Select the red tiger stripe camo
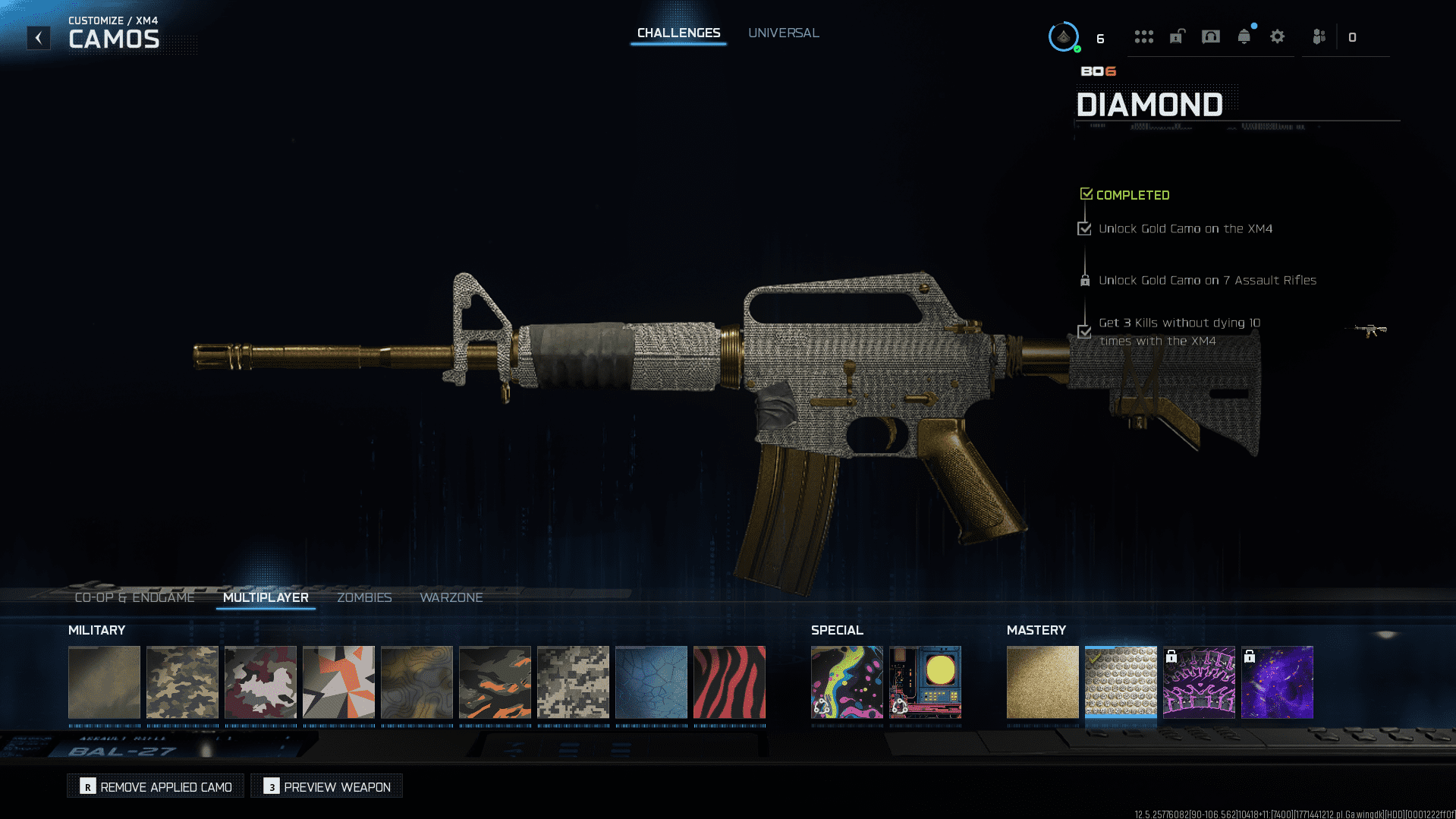 (x=729, y=682)
